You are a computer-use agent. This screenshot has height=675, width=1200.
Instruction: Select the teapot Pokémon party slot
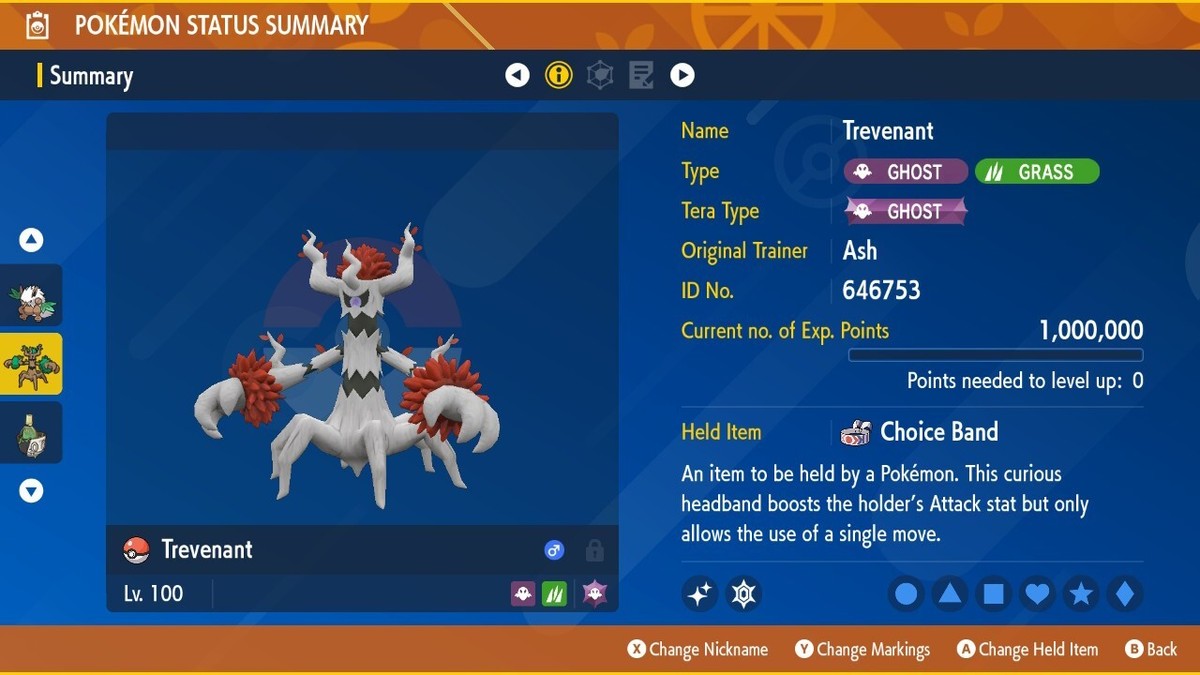point(31,433)
